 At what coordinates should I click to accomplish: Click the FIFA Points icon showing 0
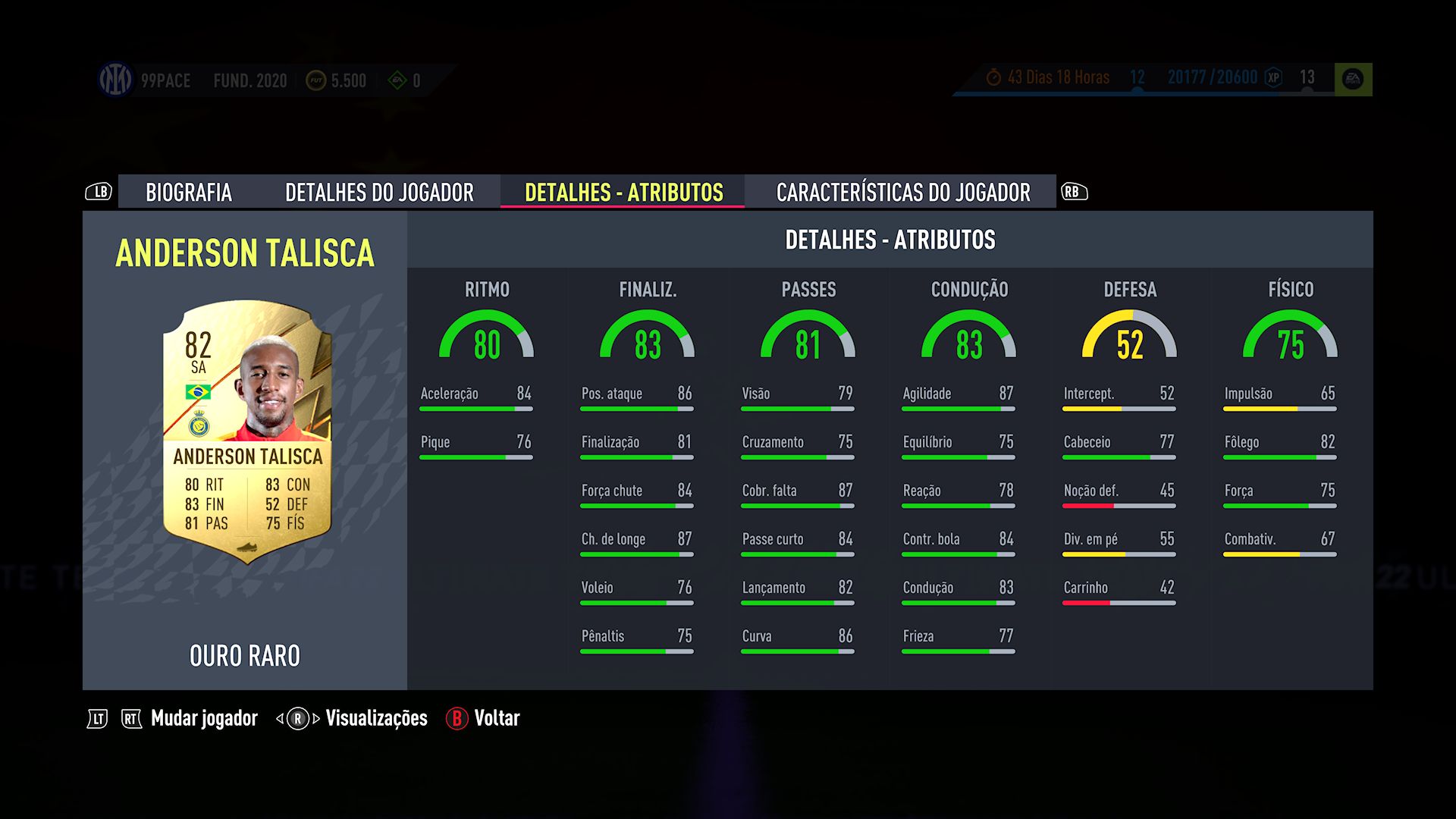(397, 80)
